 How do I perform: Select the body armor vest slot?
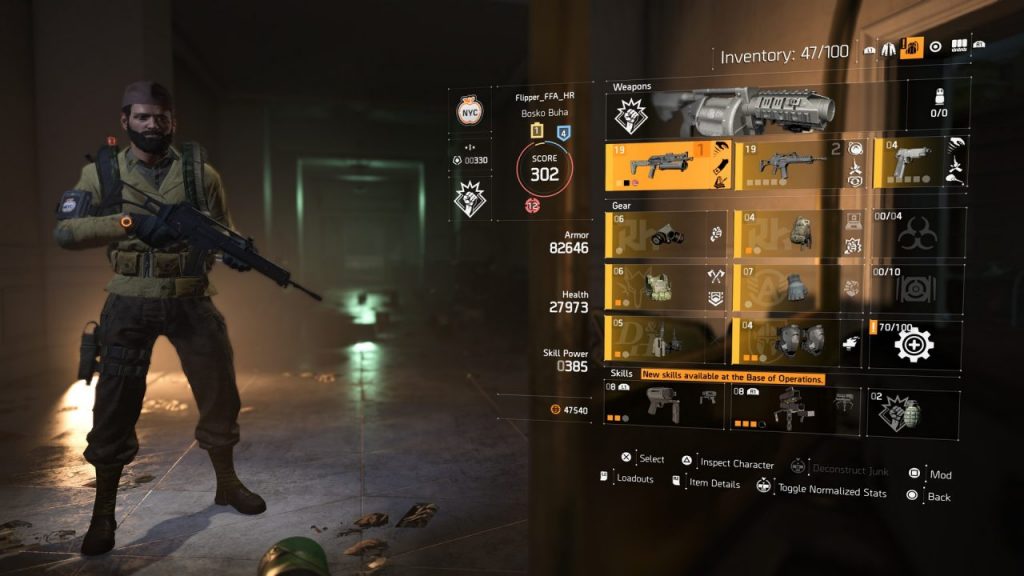pos(666,288)
